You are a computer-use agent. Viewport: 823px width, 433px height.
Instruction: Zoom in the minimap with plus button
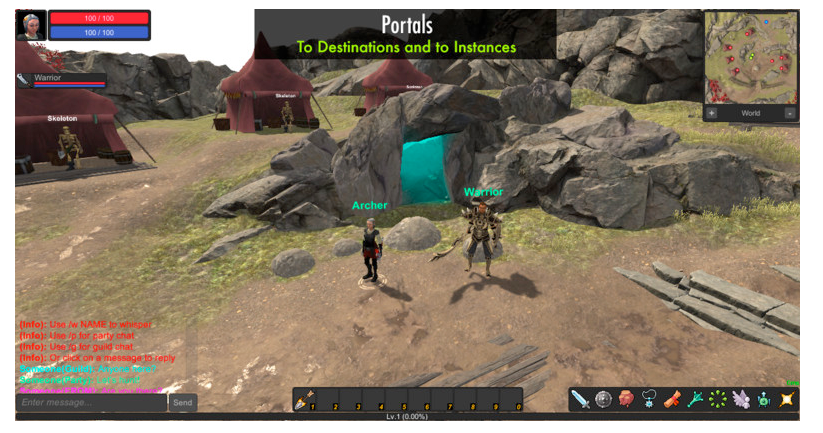712,114
